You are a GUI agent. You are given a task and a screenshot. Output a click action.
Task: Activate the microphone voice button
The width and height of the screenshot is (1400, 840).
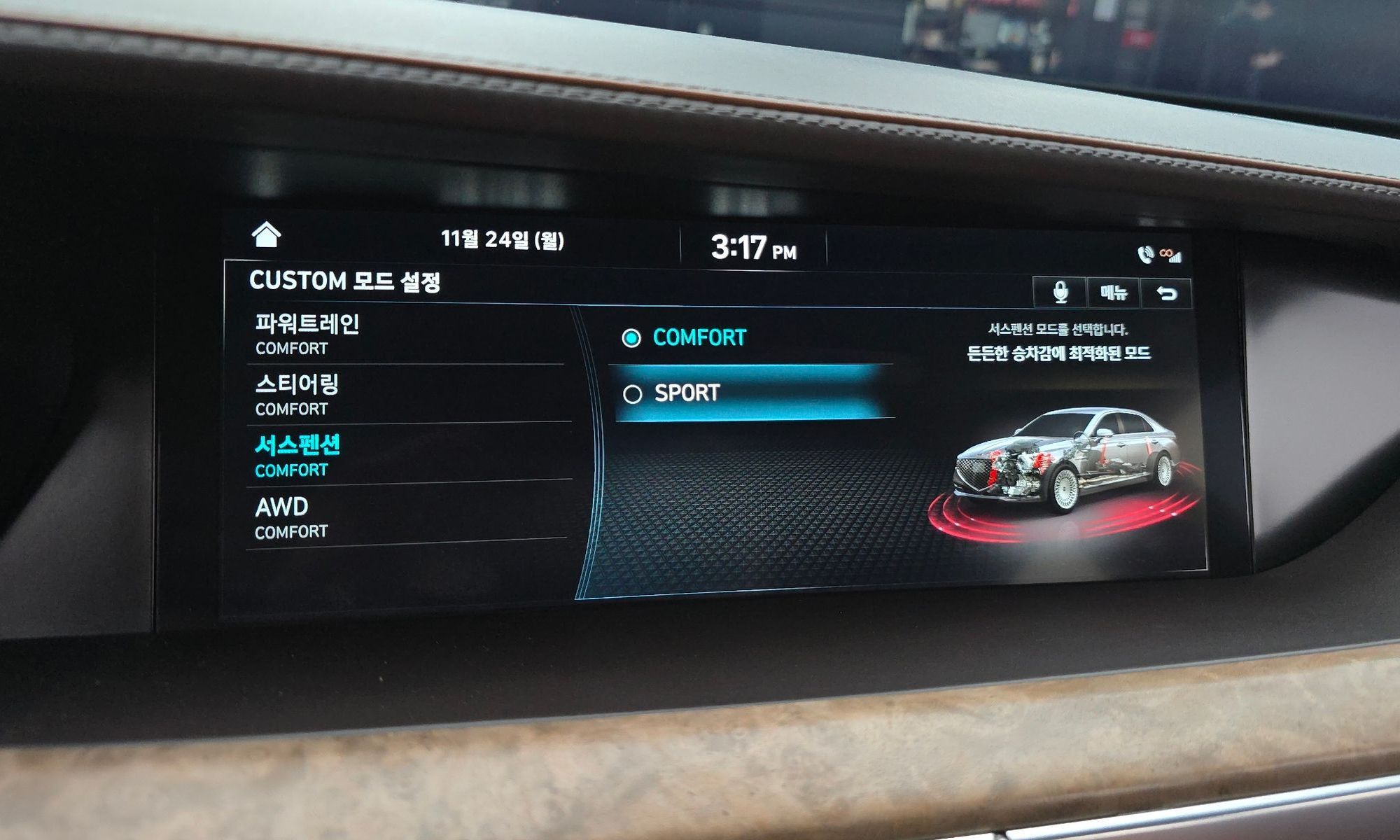[1060, 293]
